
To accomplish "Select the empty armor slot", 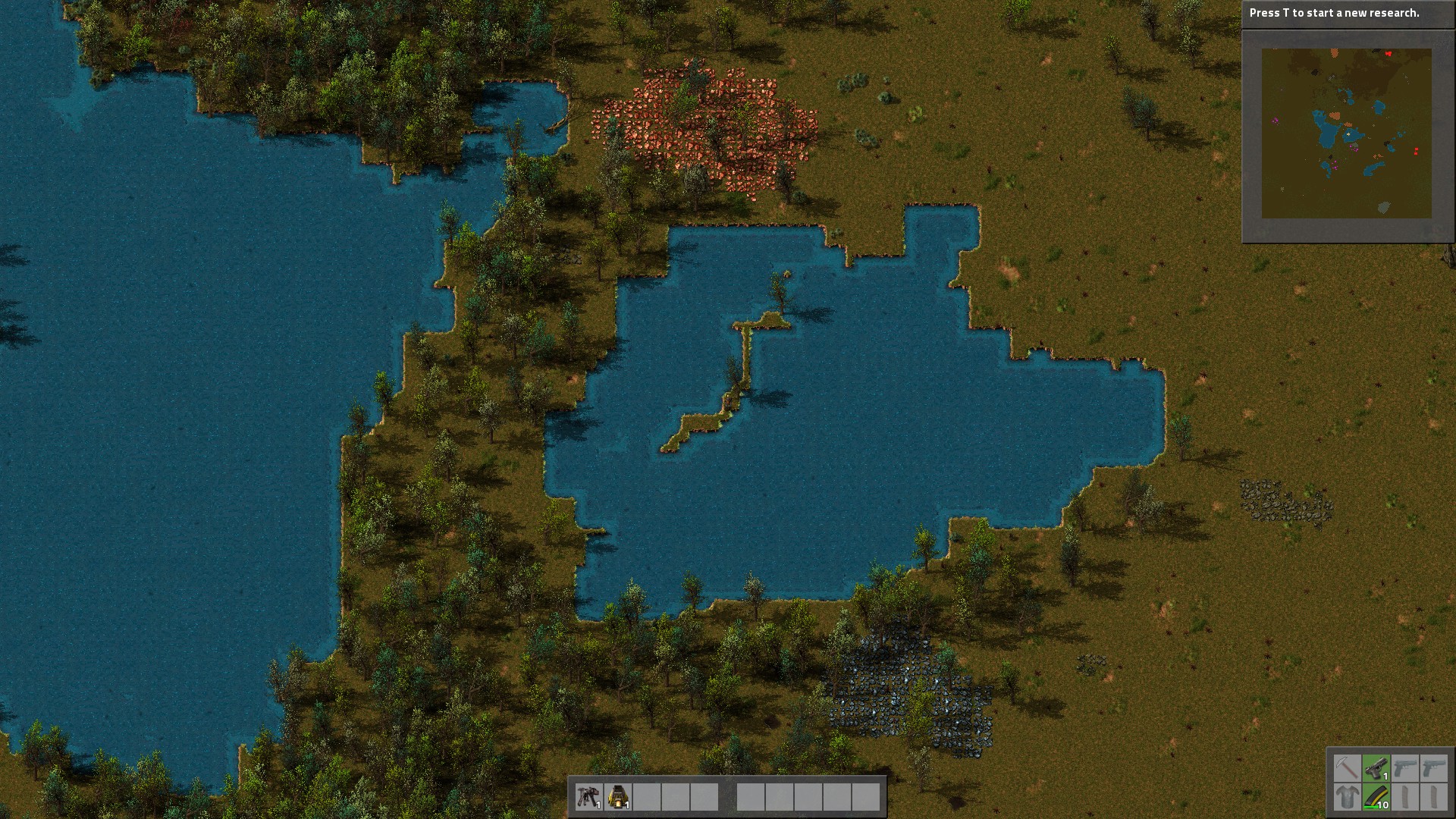I will pos(1347,797).
